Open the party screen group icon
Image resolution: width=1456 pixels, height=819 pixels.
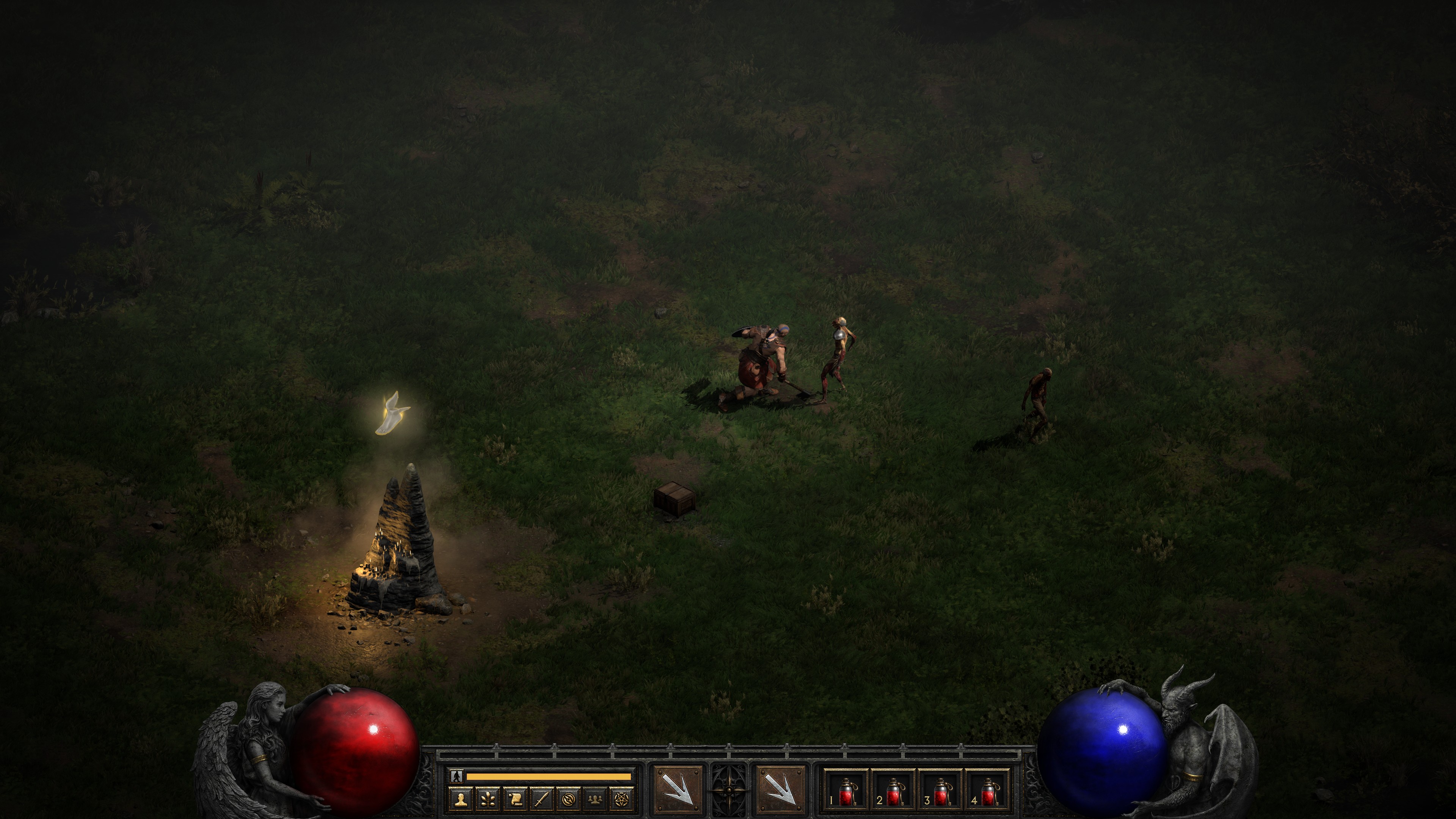tap(596, 799)
